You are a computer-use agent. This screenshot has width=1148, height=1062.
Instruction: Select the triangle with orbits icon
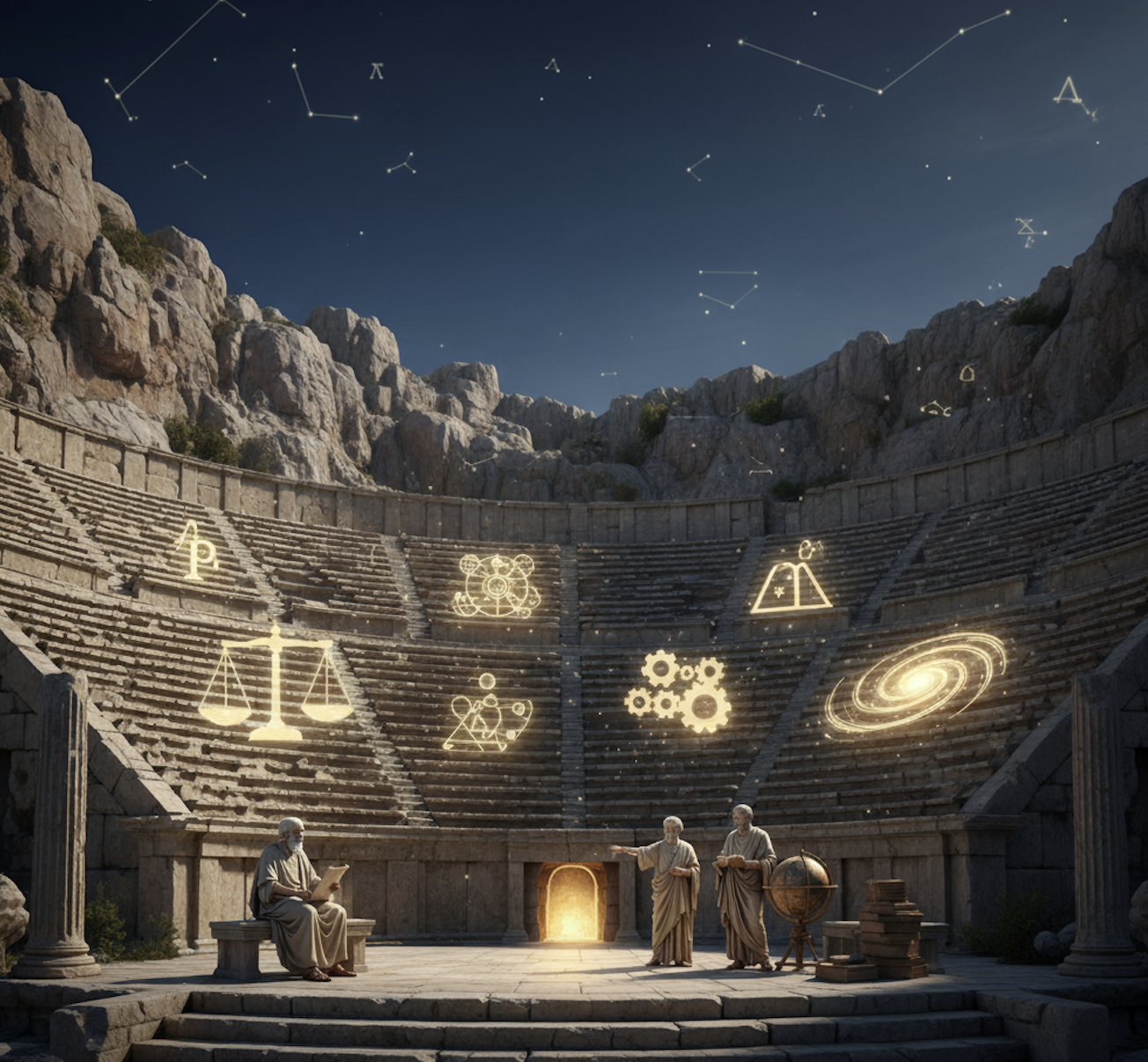coord(485,715)
